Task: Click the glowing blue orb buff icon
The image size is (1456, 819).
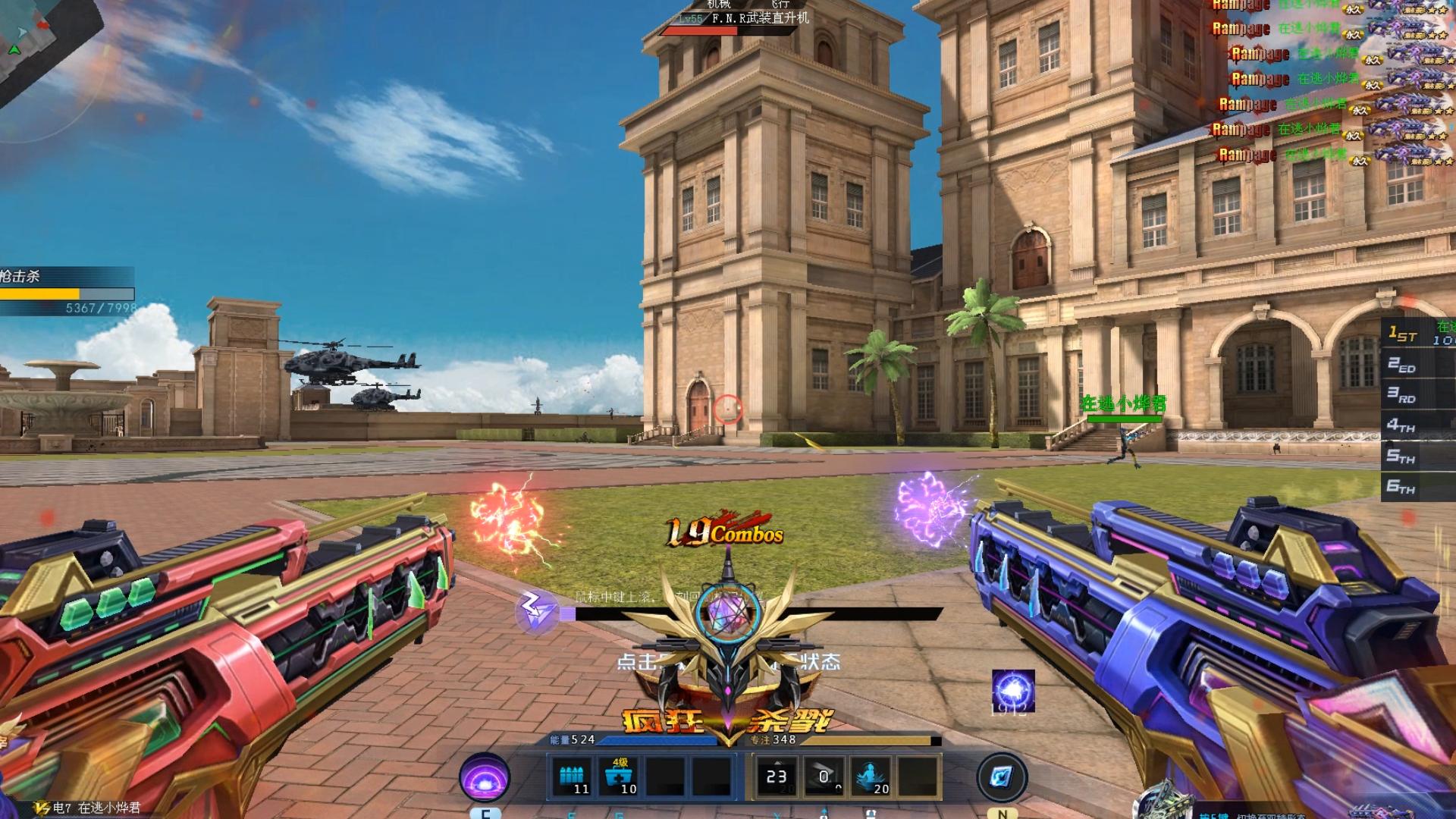Action: [x=1012, y=691]
